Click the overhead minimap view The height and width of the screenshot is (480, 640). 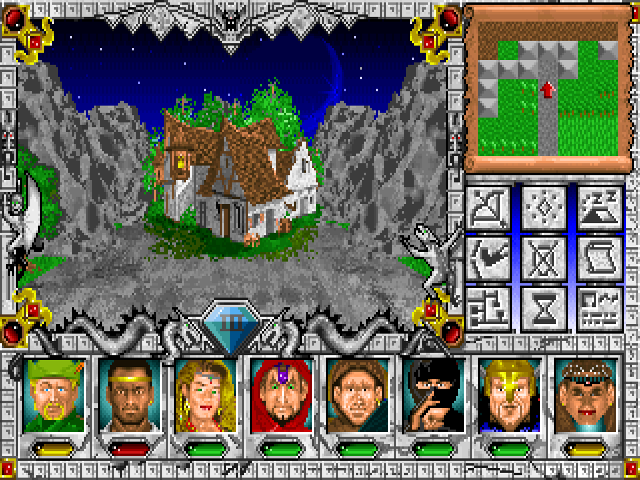[546, 88]
